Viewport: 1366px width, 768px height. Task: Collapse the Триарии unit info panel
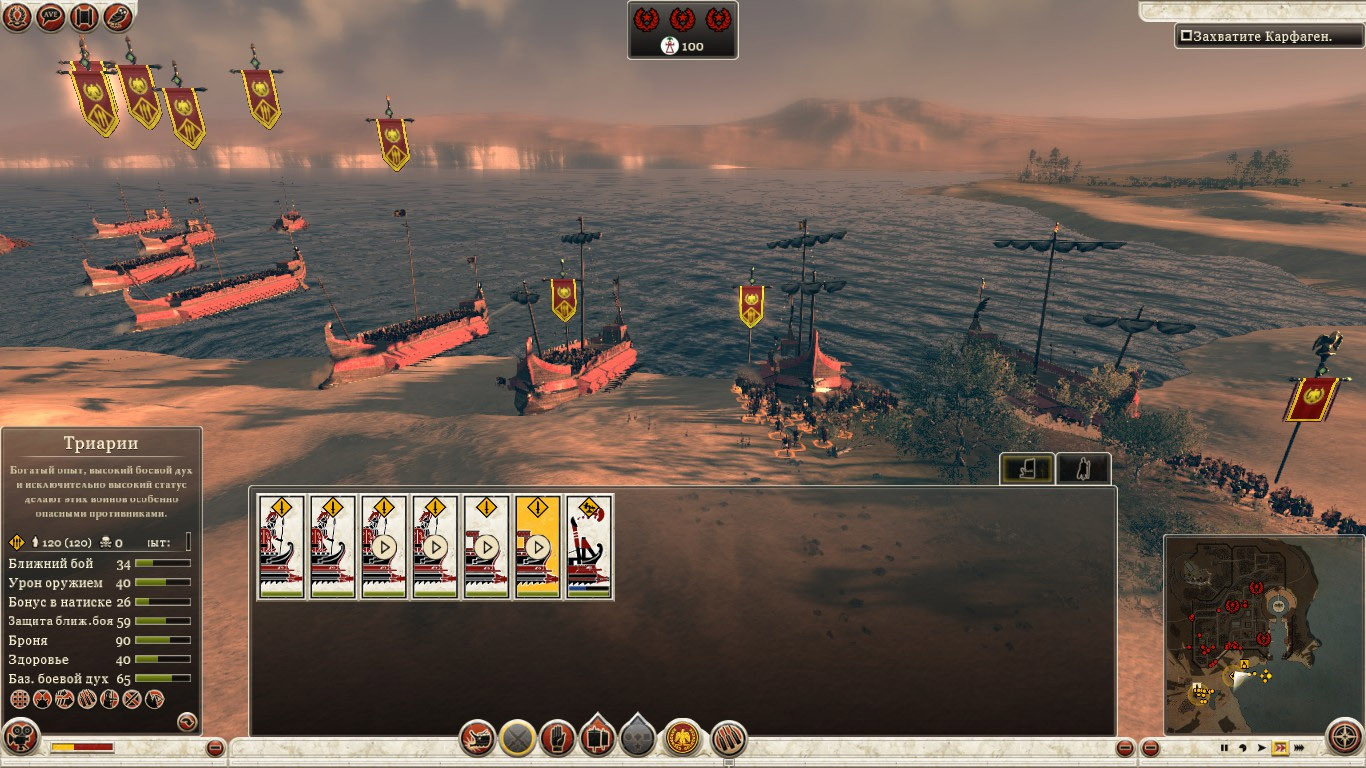[187, 720]
